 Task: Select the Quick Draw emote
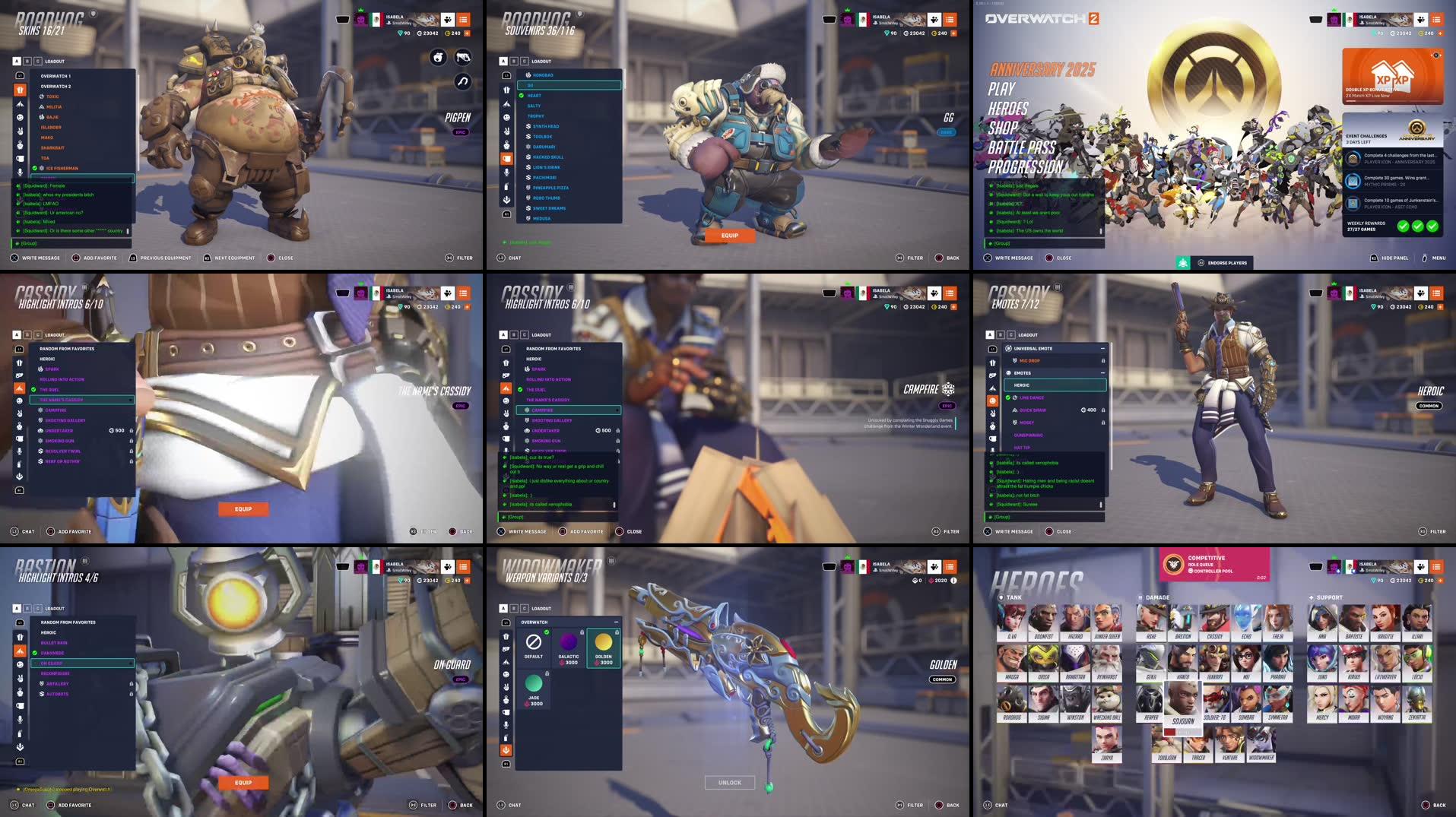1033,410
